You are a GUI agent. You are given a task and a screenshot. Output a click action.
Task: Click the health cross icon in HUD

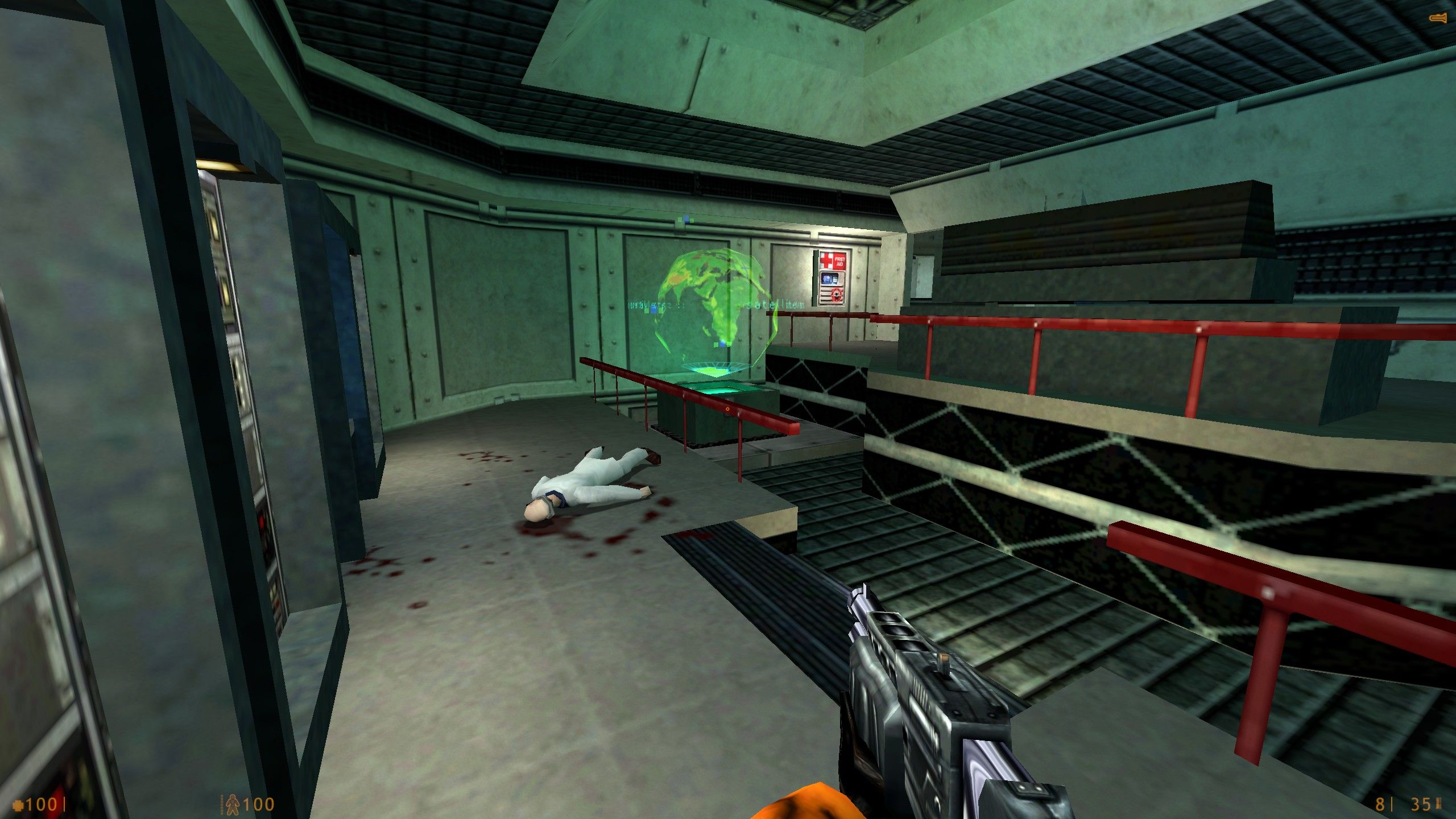pos(19,805)
